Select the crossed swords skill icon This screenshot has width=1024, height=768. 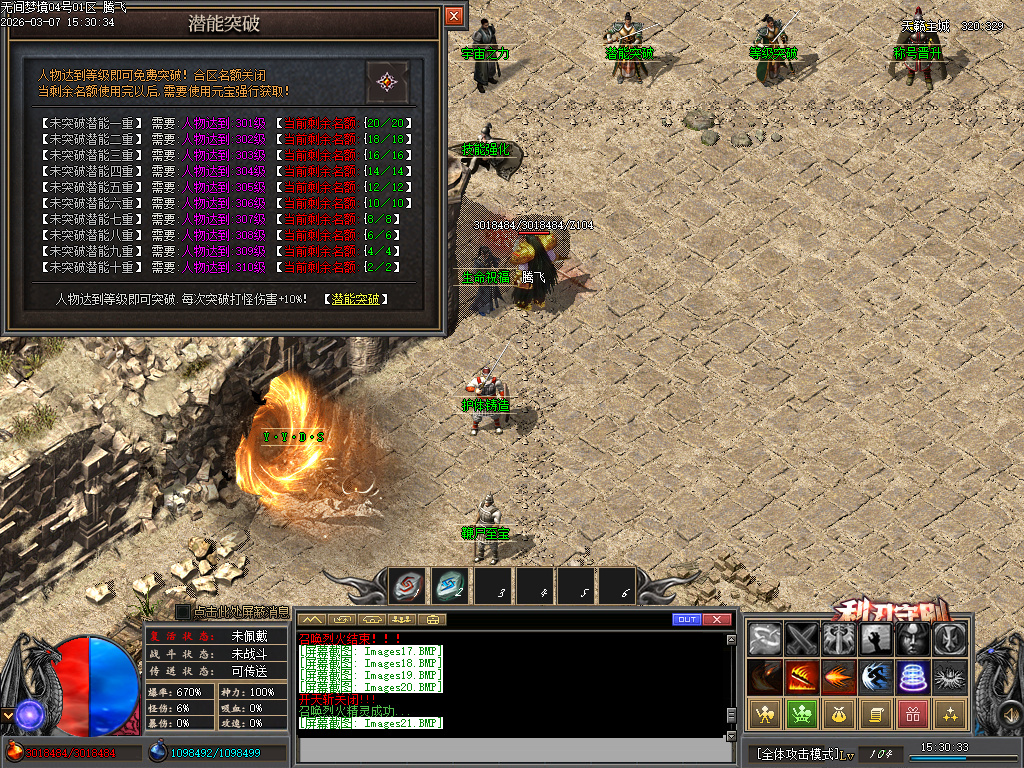pyautogui.click(x=801, y=639)
